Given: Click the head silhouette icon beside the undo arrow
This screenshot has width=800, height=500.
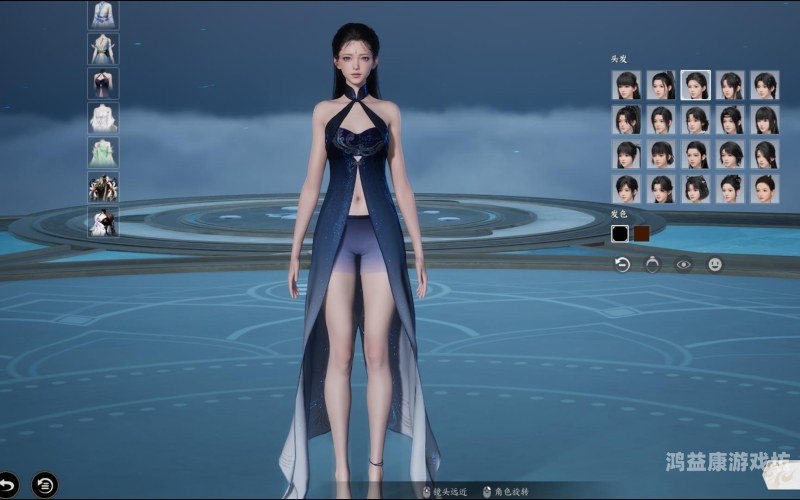Looking at the screenshot, I should pyautogui.click(x=652, y=265).
